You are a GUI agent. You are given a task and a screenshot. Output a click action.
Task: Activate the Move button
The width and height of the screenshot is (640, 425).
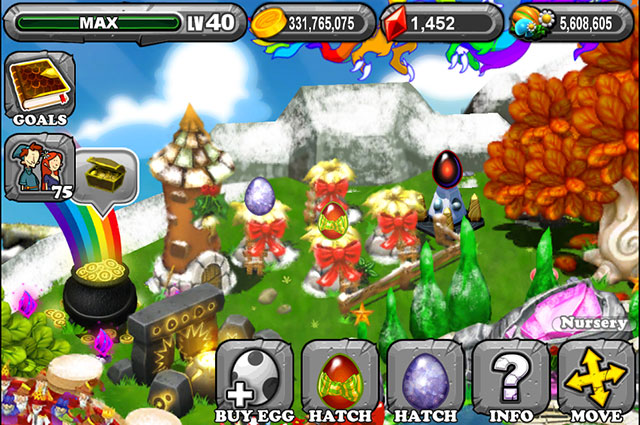595,381
